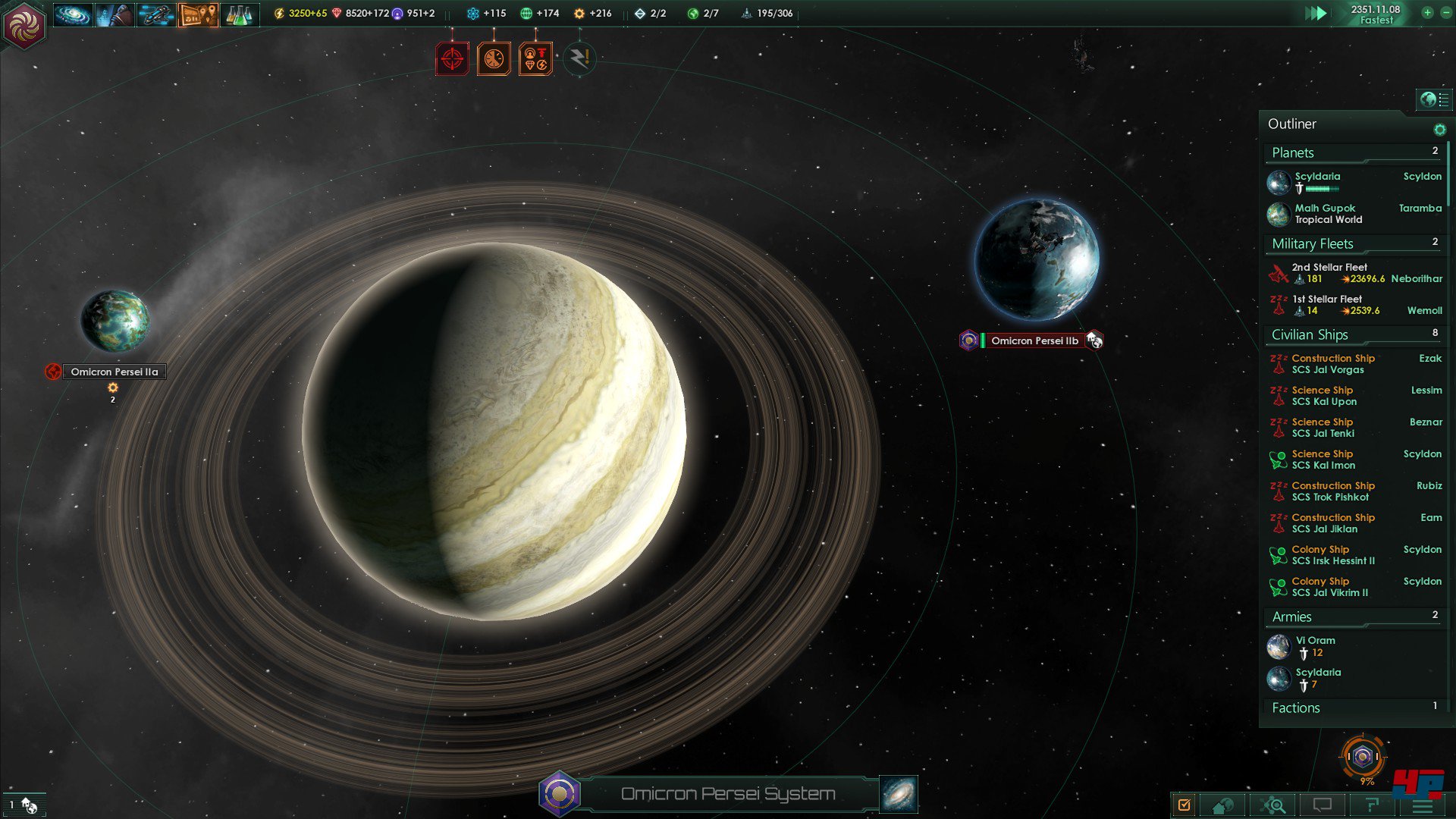Image resolution: width=1456 pixels, height=819 pixels.
Task: Open the hamburger main menu button
Action: [1423, 805]
